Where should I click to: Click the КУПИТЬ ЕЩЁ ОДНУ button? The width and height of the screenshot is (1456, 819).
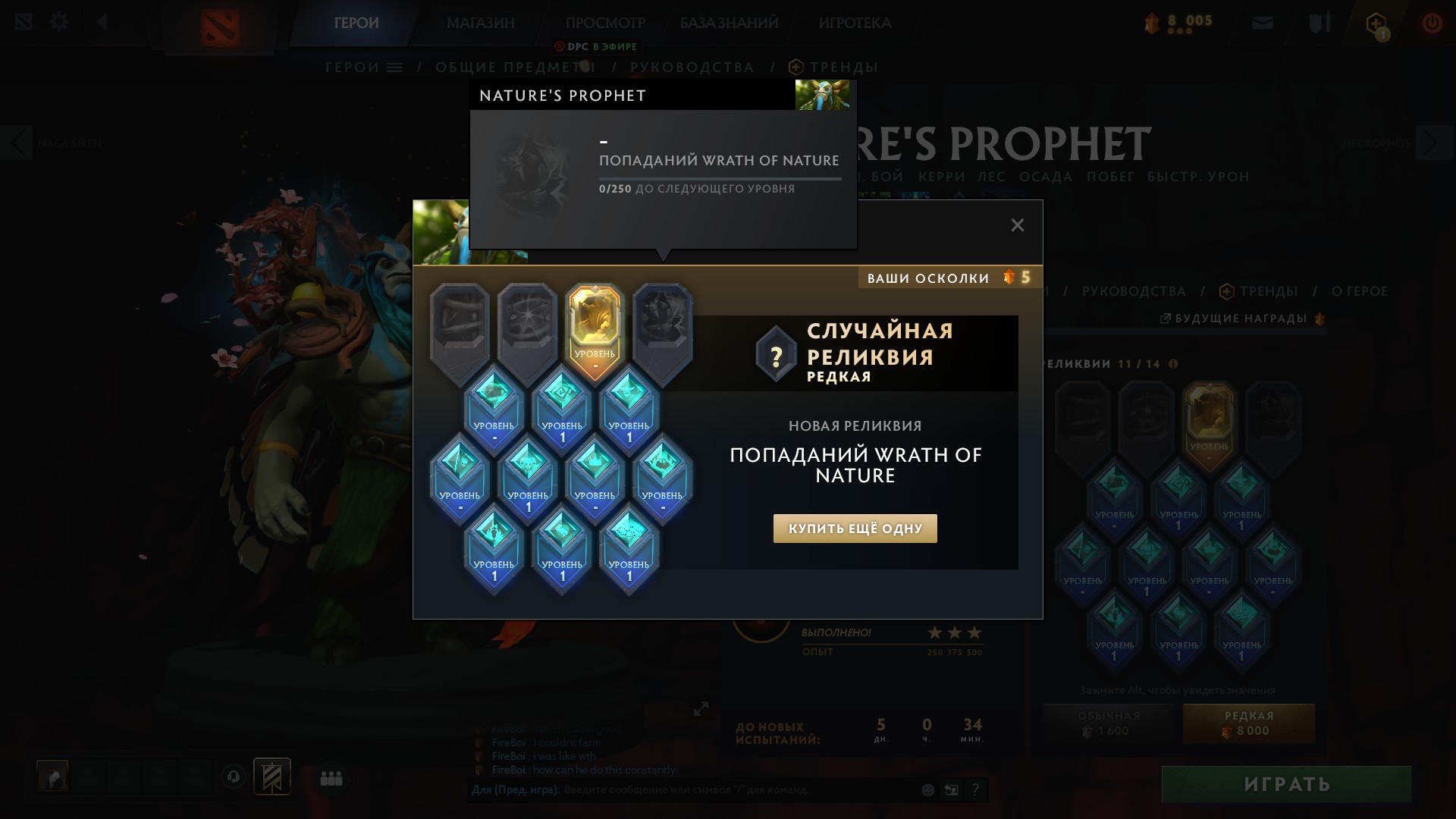pyautogui.click(x=855, y=528)
